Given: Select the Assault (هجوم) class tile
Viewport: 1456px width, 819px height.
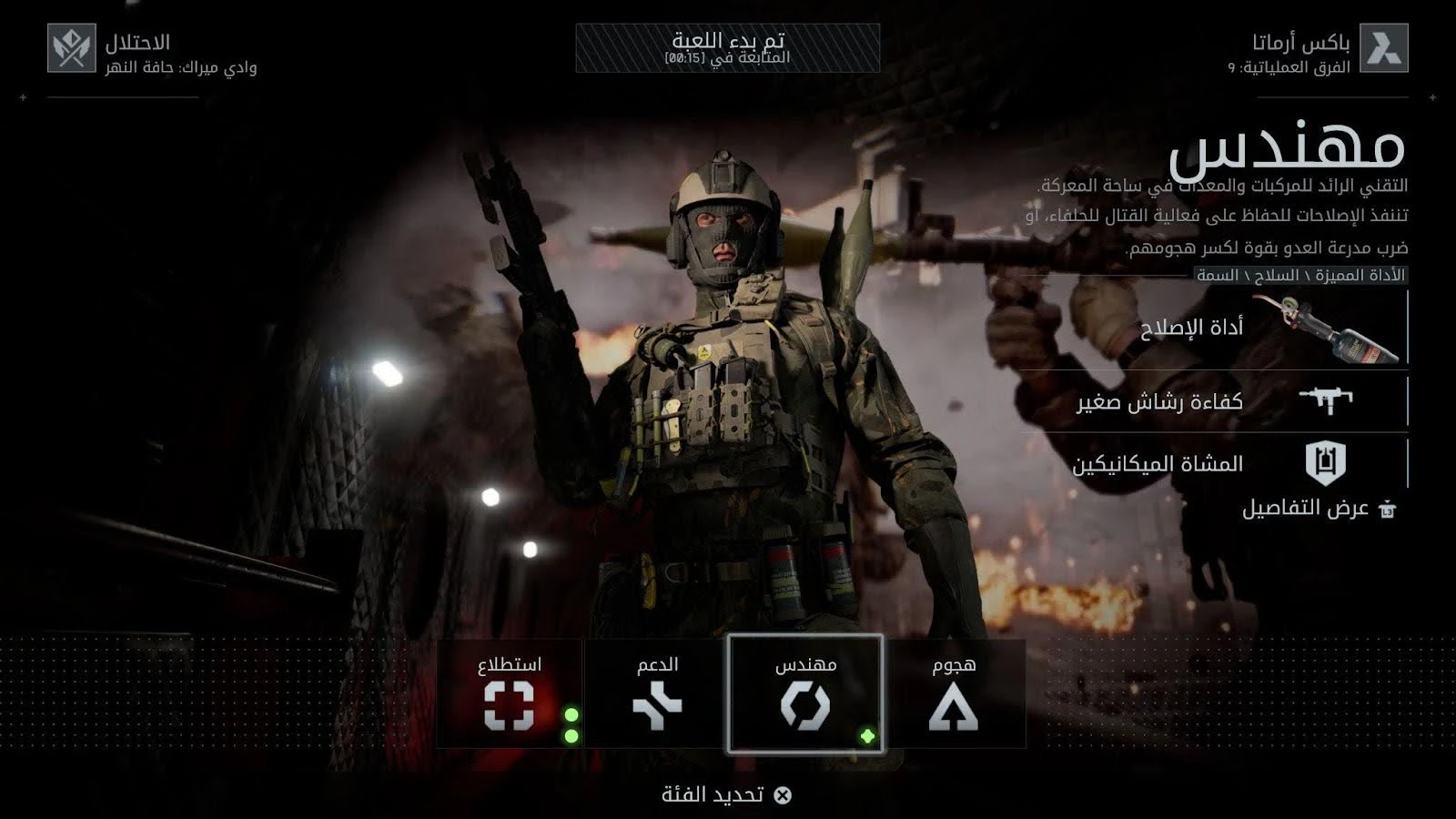Looking at the screenshot, I should pyautogui.click(x=954, y=694).
